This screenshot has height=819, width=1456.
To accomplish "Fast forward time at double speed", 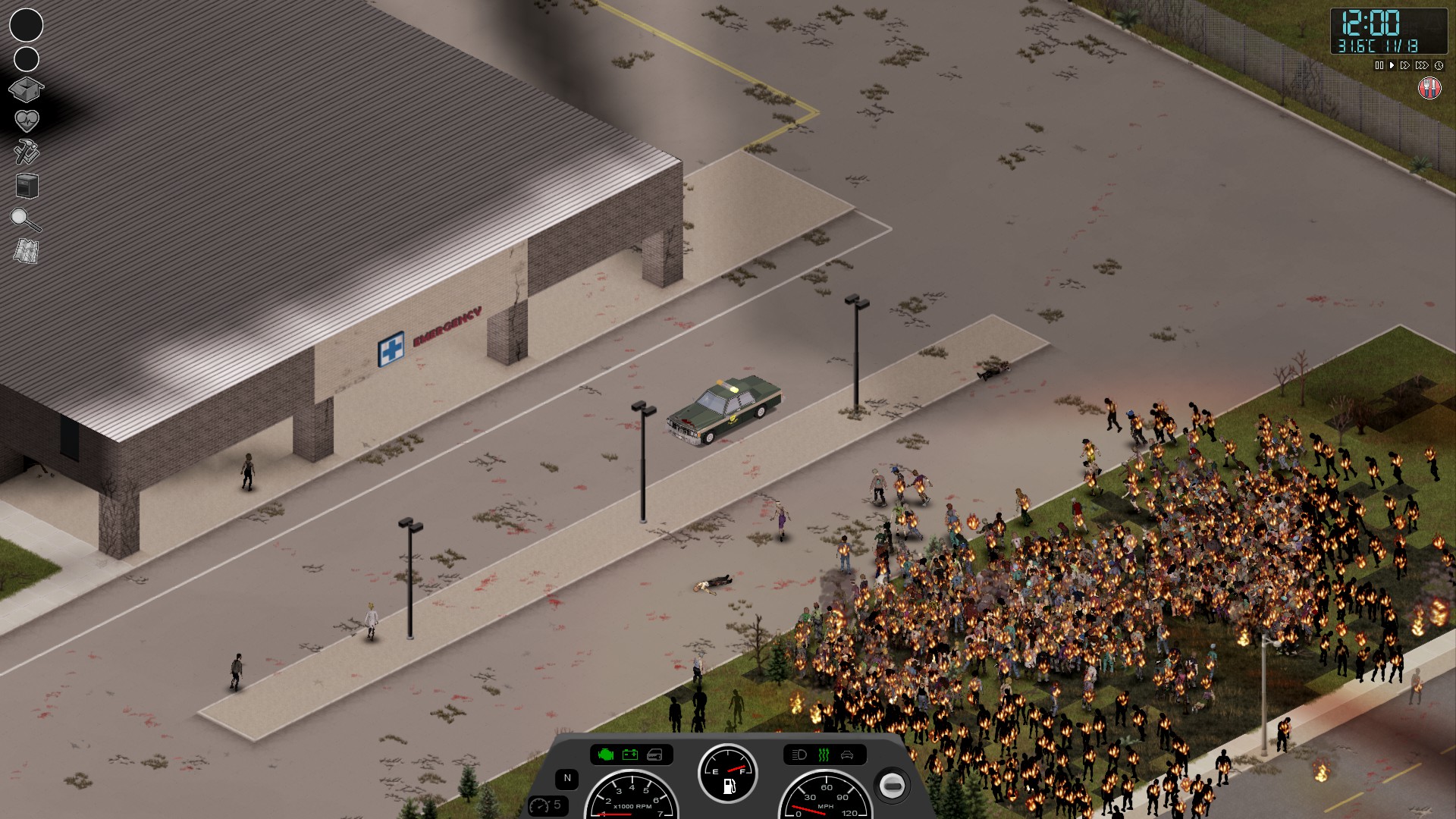I will [x=1405, y=65].
